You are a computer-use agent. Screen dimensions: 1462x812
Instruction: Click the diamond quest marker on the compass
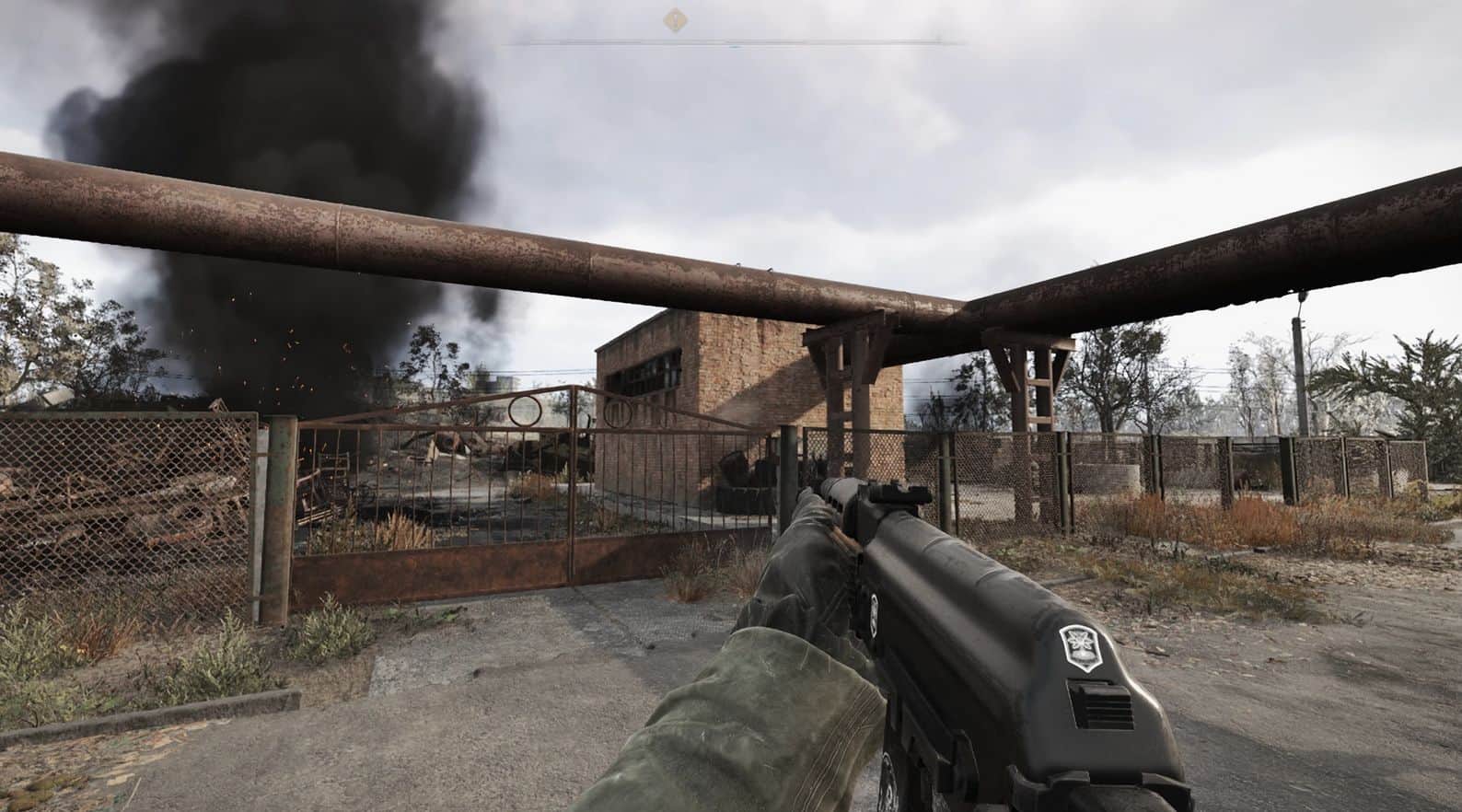[677, 17]
